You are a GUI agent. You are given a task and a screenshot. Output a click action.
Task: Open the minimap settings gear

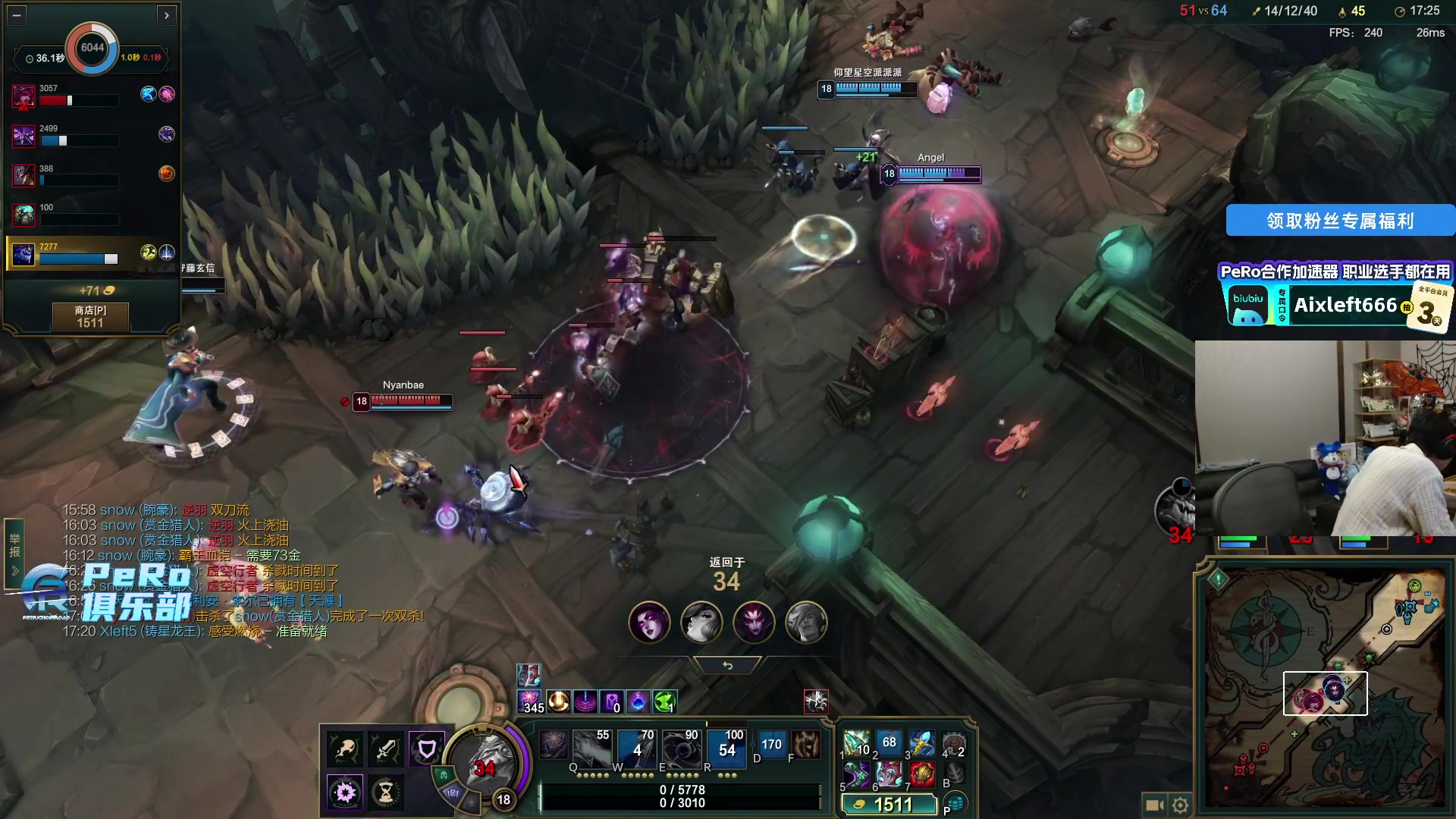coord(1180,805)
